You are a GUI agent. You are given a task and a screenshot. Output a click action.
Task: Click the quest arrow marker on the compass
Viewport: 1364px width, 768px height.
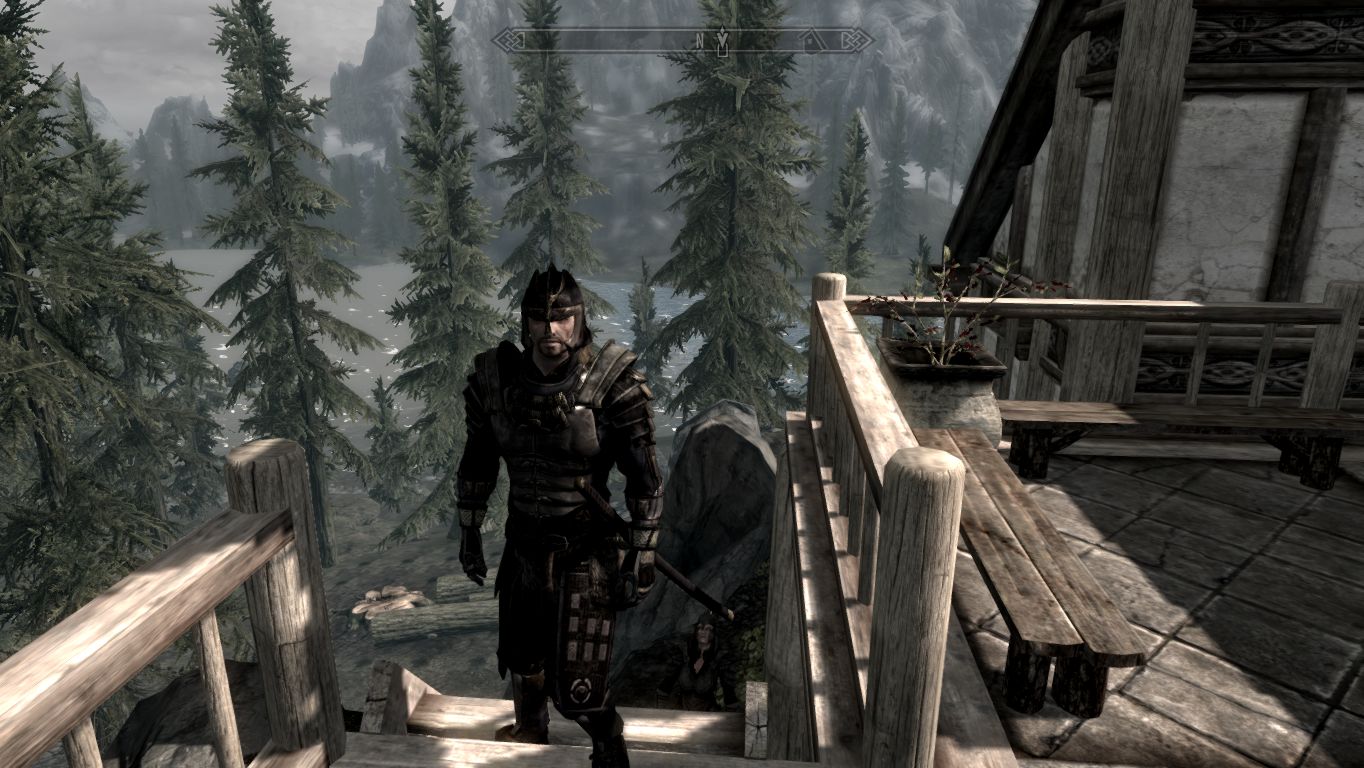pos(722,40)
